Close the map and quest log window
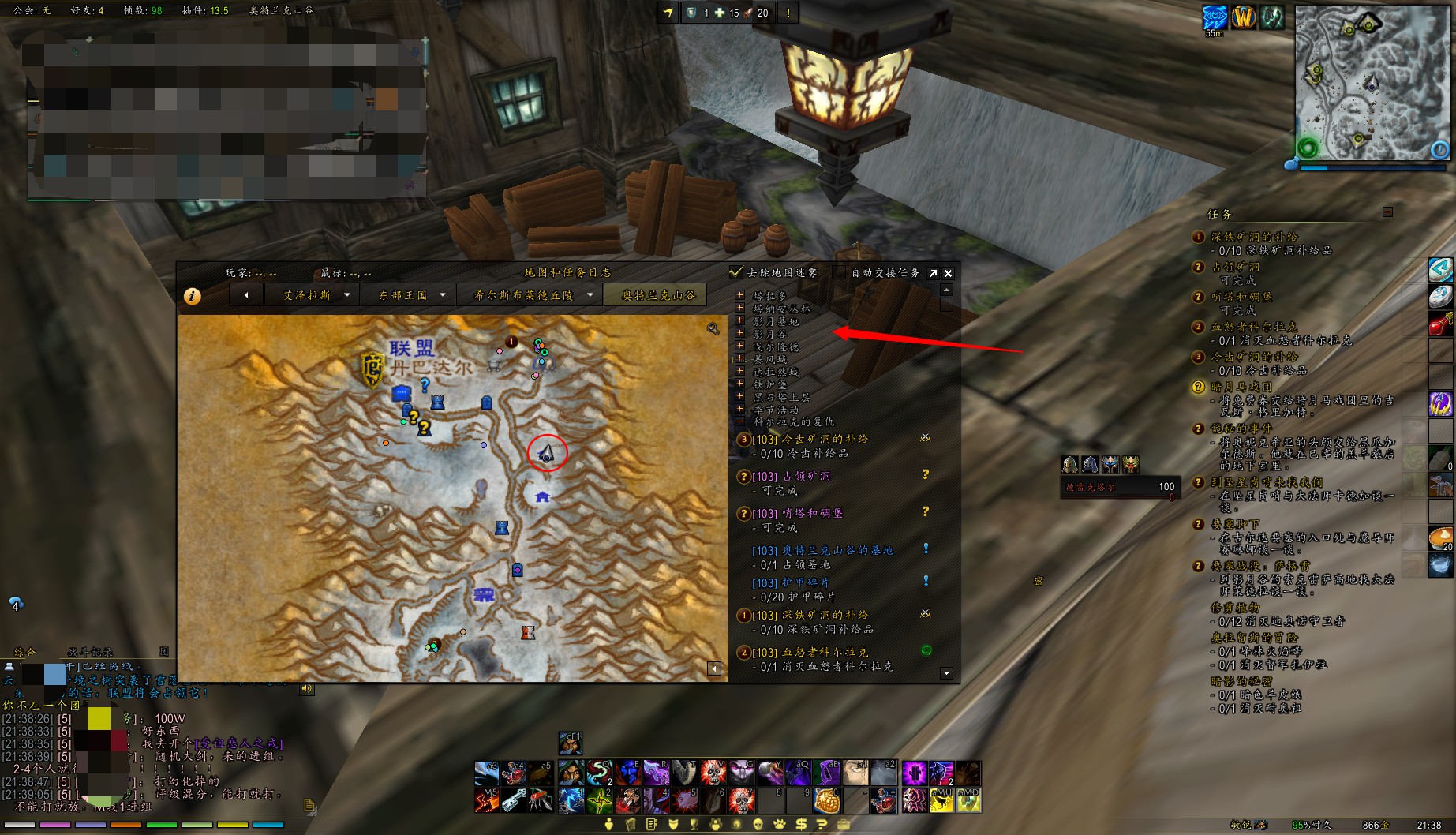This screenshot has height=835, width=1456. point(949,273)
